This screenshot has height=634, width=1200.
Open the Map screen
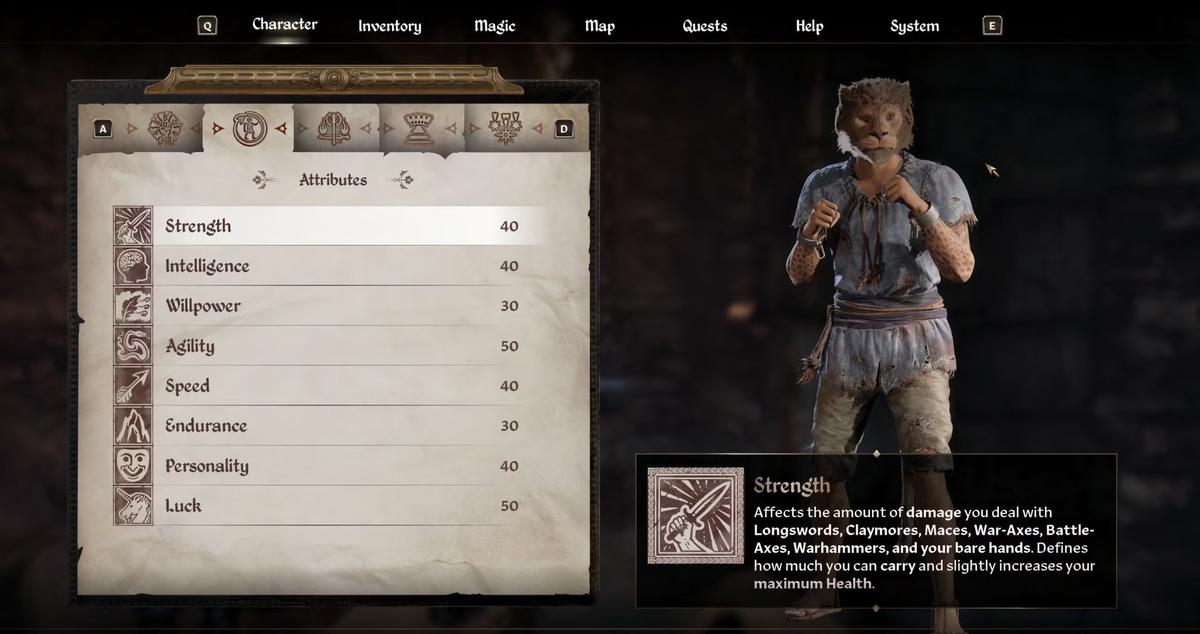(x=599, y=26)
